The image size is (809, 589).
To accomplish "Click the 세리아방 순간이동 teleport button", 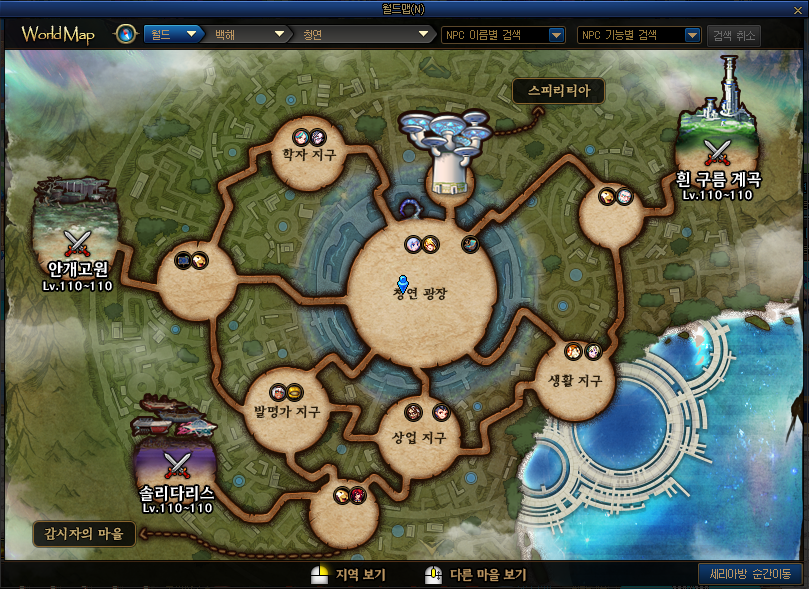I will click(749, 574).
